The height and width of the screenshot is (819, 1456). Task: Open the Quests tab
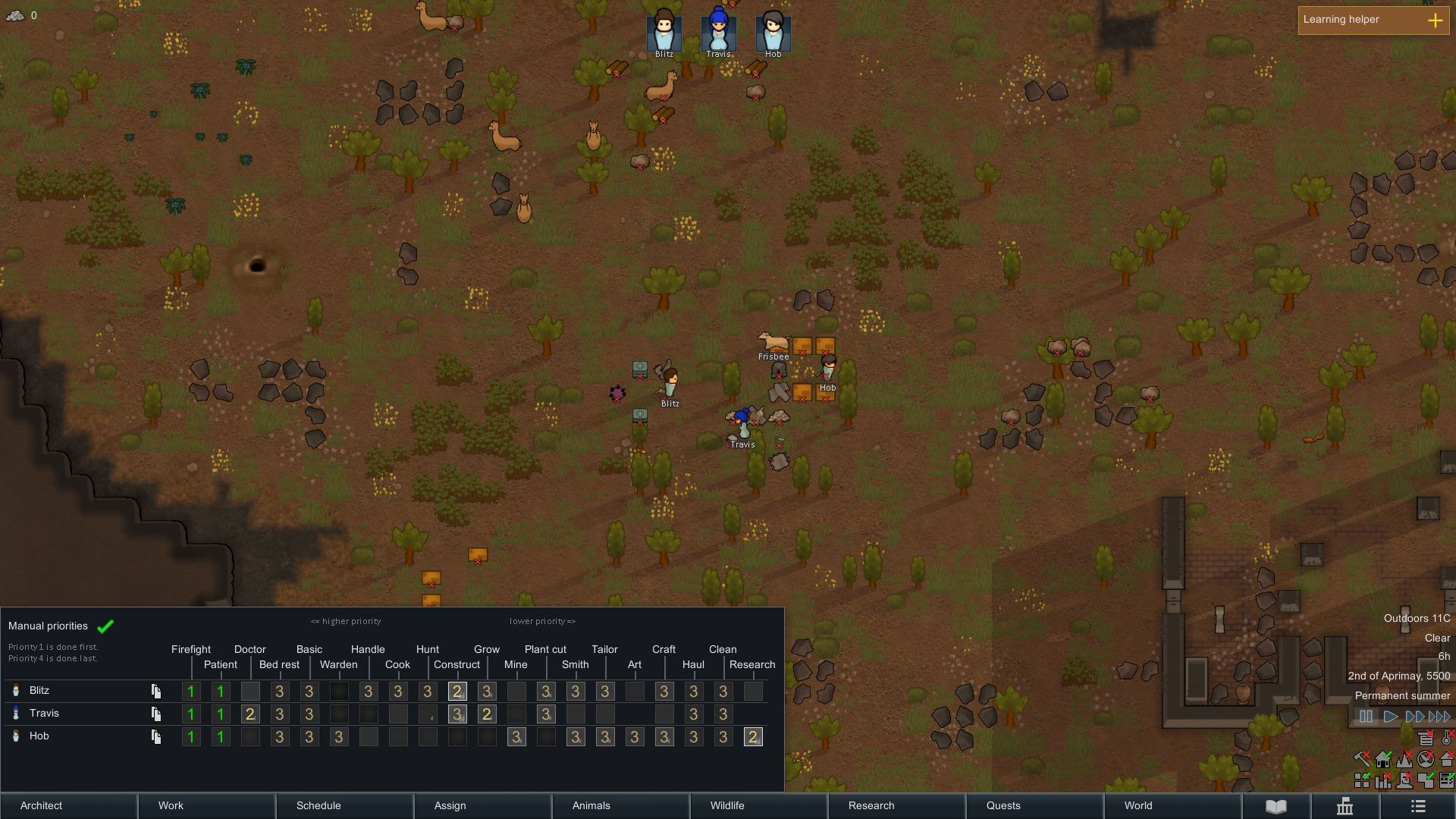point(1002,806)
